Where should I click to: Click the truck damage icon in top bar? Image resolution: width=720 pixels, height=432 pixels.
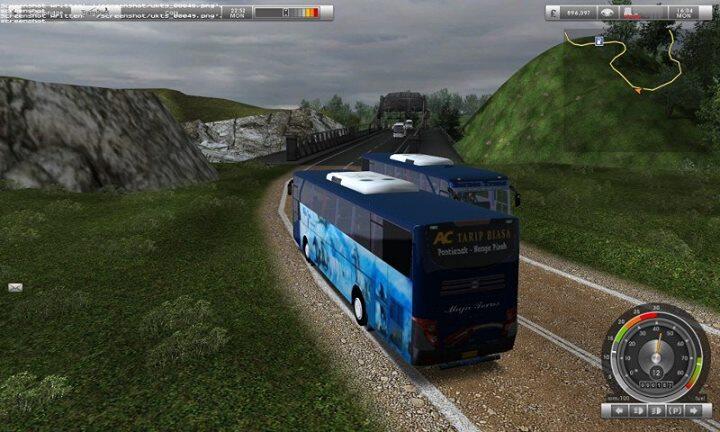tap(629, 13)
